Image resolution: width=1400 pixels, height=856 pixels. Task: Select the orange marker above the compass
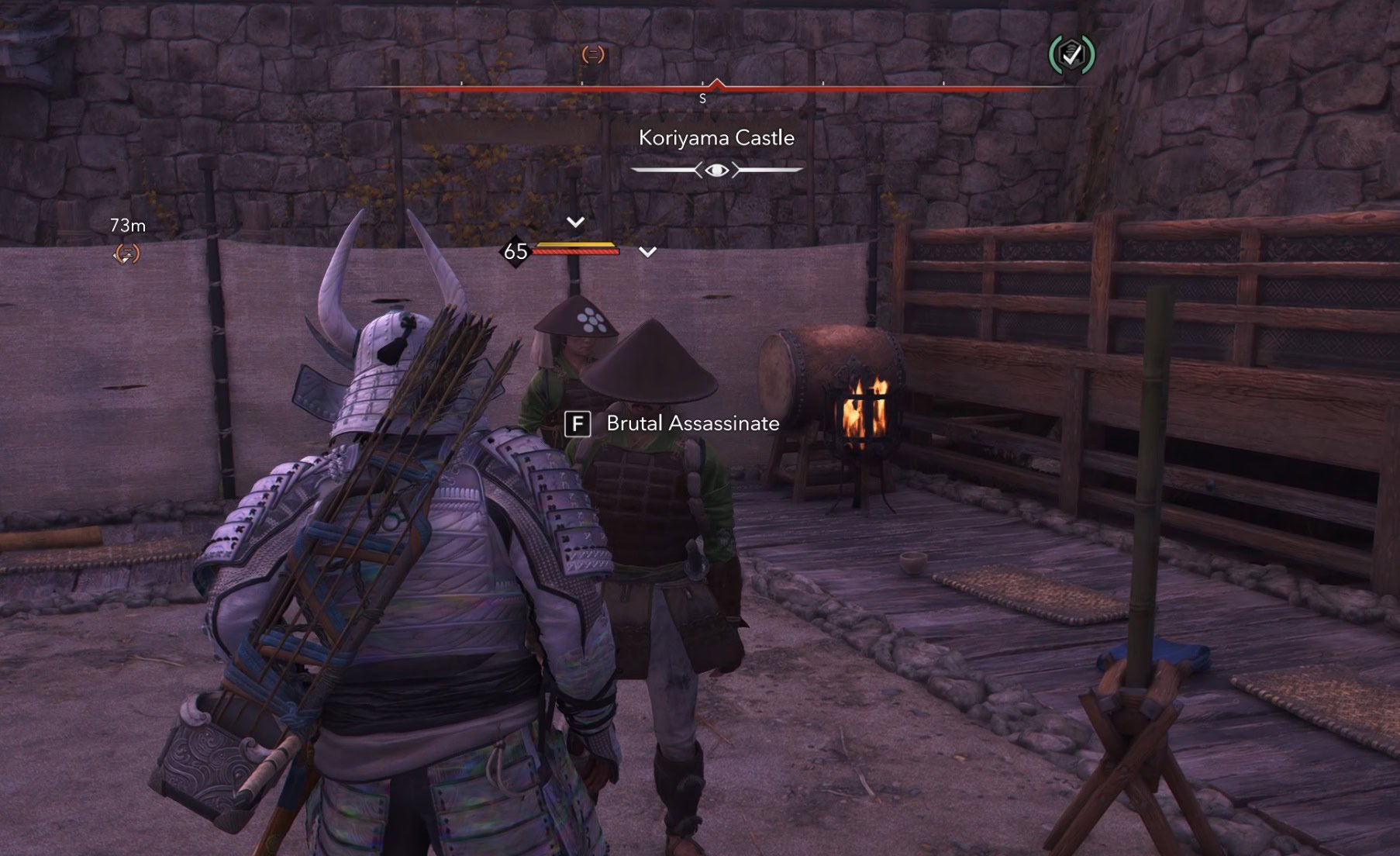(x=593, y=54)
